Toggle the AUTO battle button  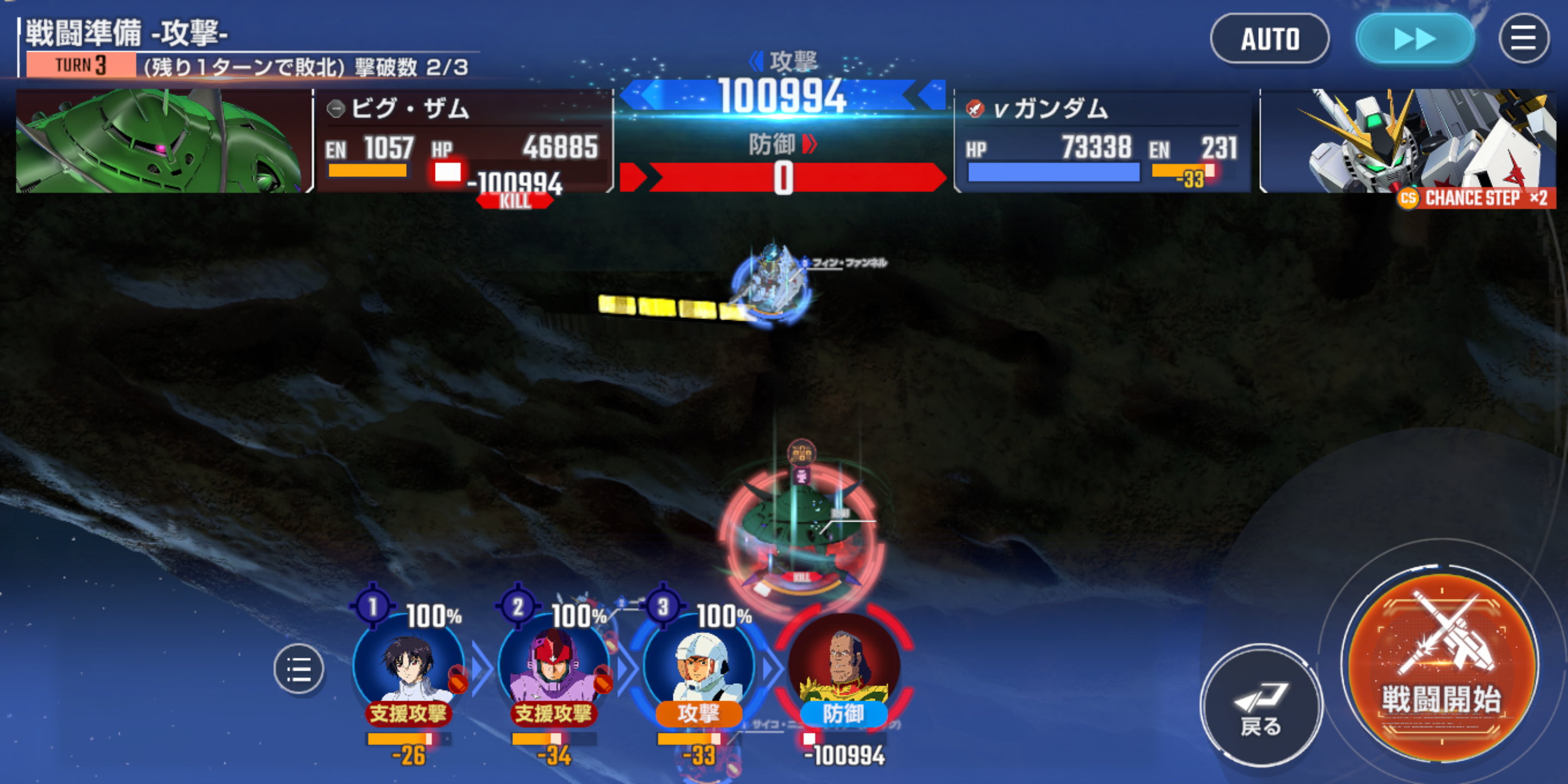[1269, 39]
